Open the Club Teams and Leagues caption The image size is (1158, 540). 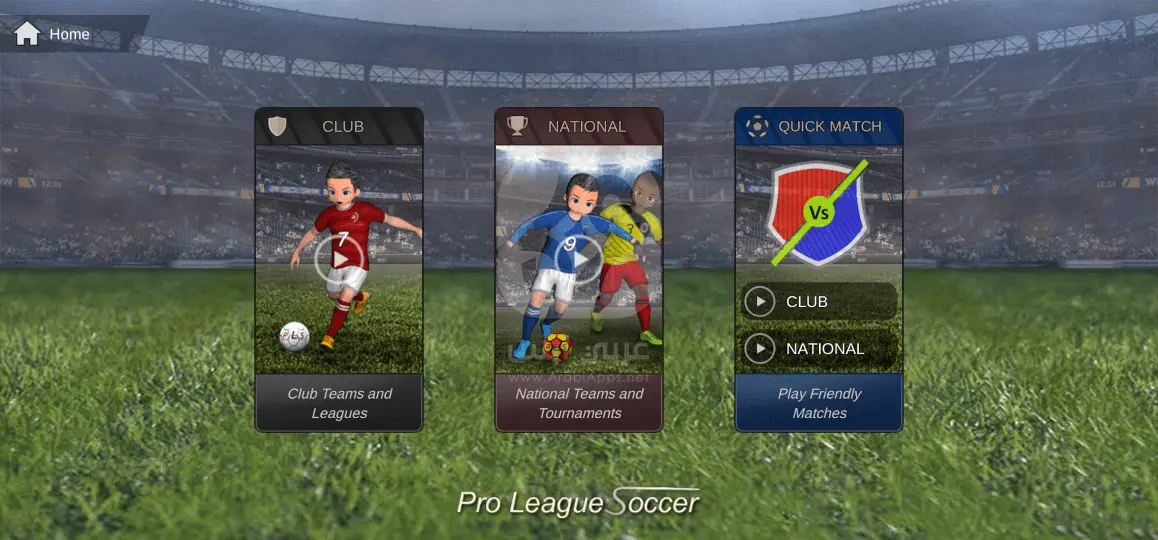[x=339, y=403]
